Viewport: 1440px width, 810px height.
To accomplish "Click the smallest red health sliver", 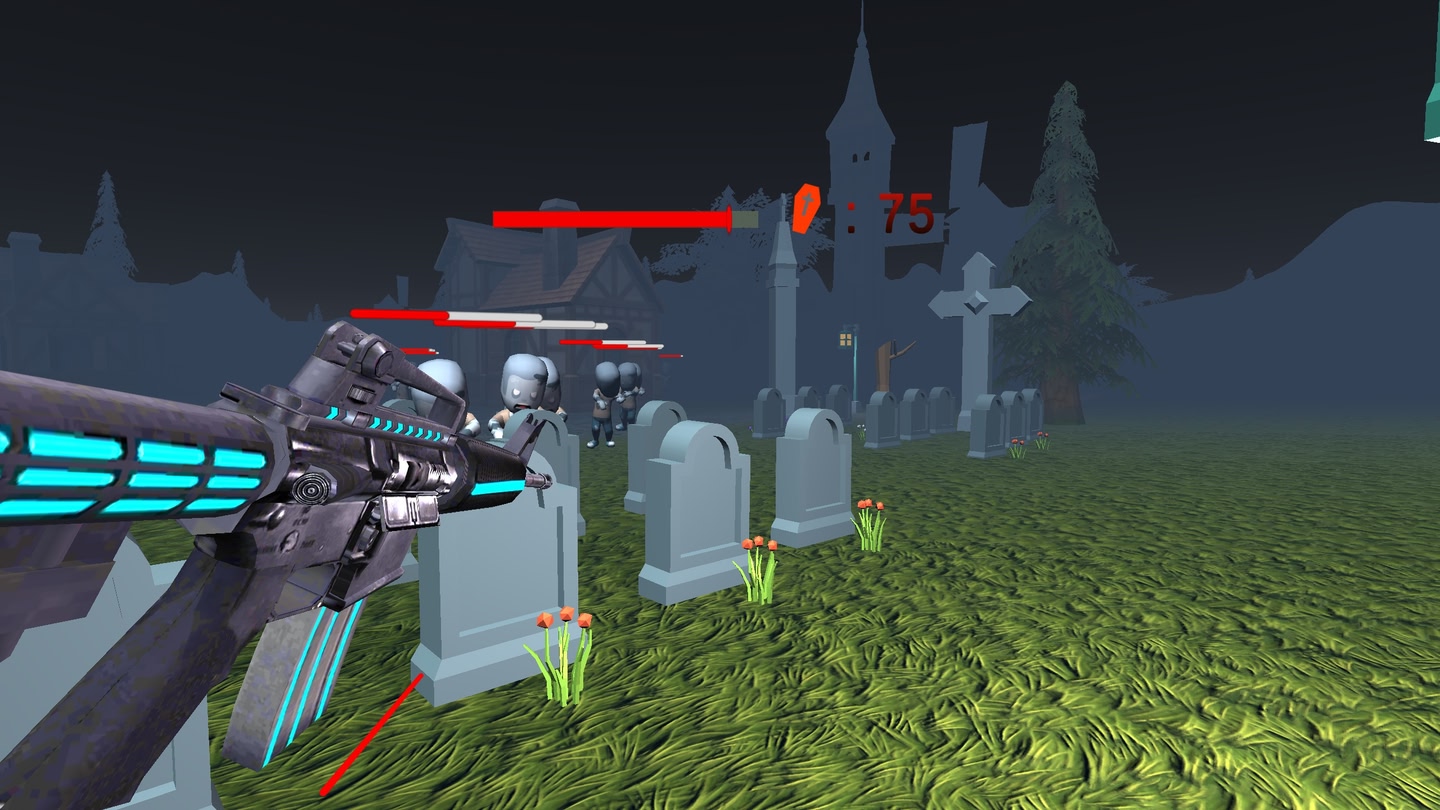I will [x=670, y=355].
